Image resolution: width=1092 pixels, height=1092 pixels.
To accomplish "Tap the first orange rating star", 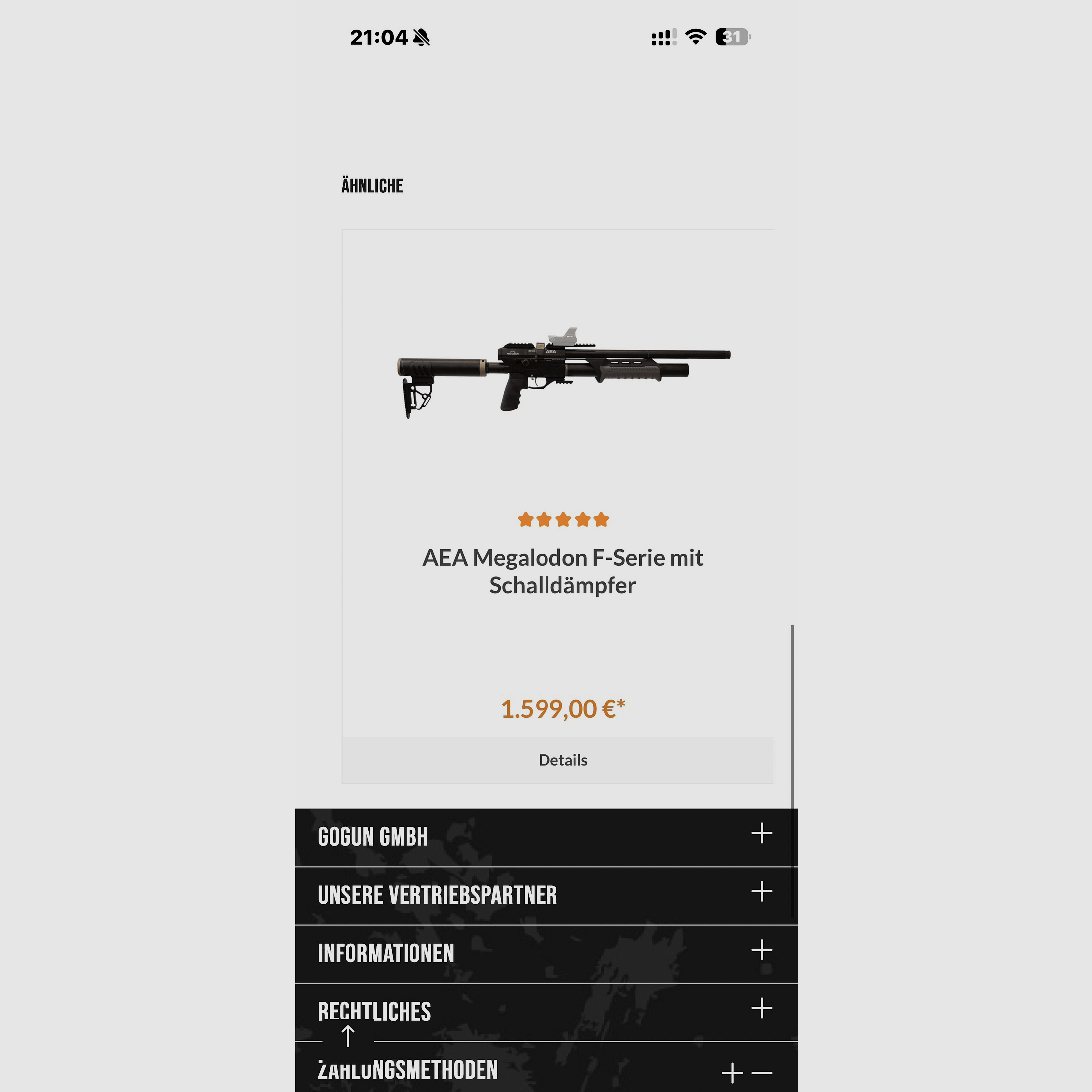I will (x=525, y=519).
